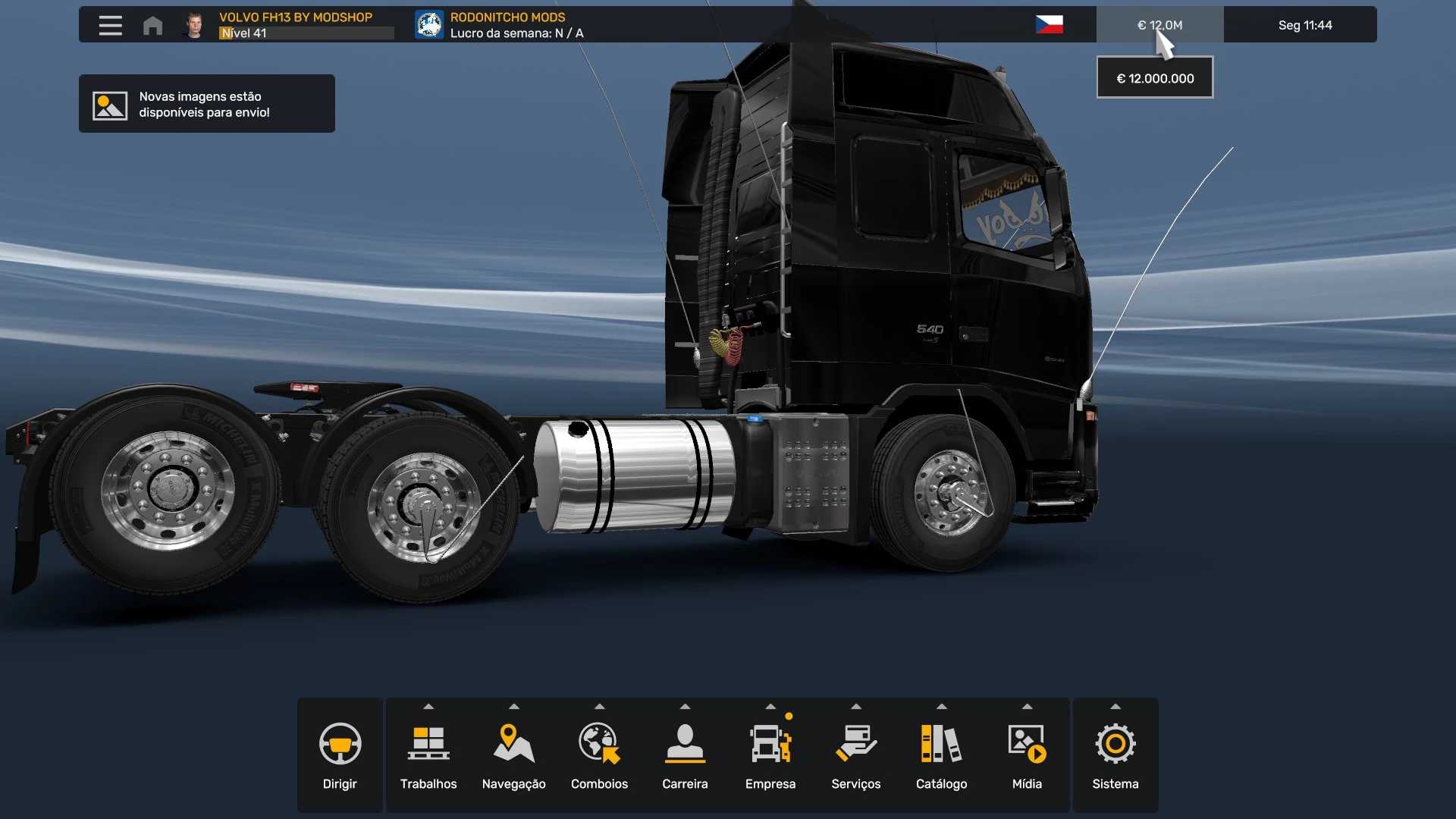
Task: Open the Catálogo catalog menu
Action: (941, 755)
